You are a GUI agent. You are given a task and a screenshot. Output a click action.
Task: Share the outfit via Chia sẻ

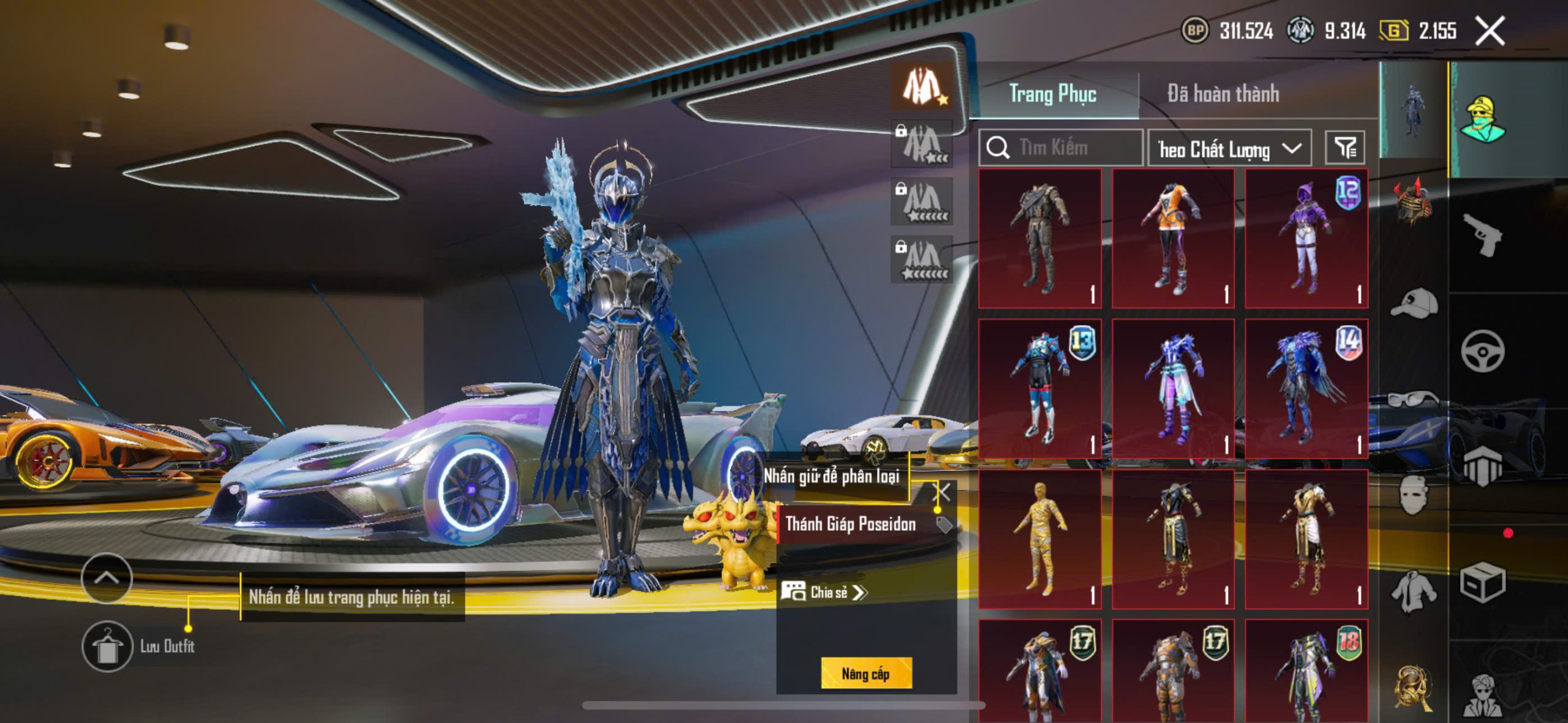(x=824, y=592)
